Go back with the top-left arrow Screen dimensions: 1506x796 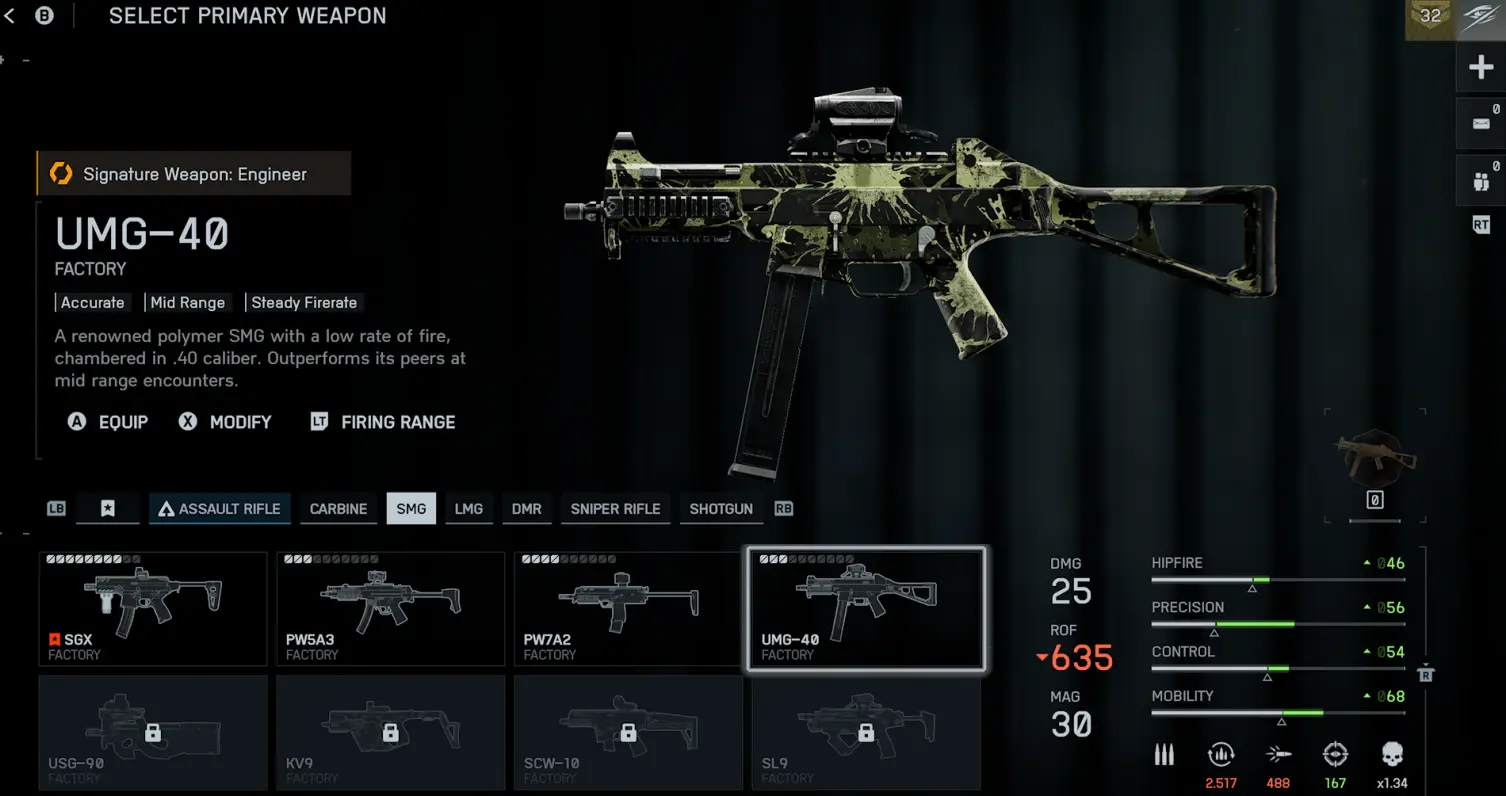(10, 16)
